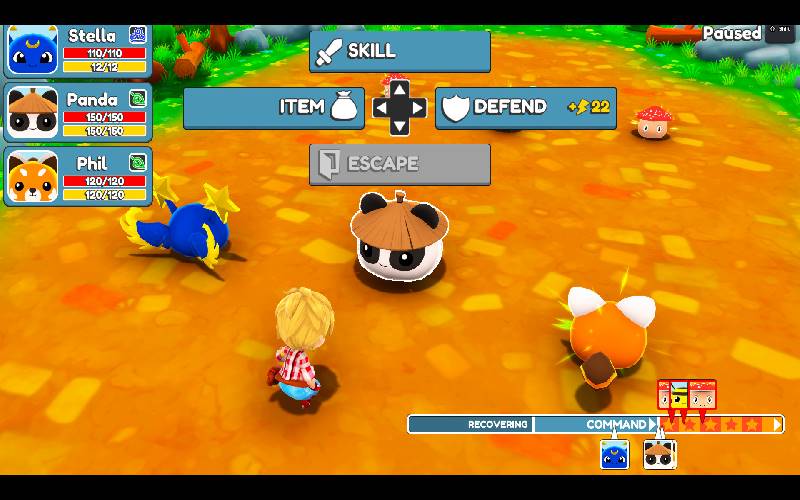Click the greyed-out ESCAPE command
This screenshot has width=800, height=500.
tap(399, 164)
